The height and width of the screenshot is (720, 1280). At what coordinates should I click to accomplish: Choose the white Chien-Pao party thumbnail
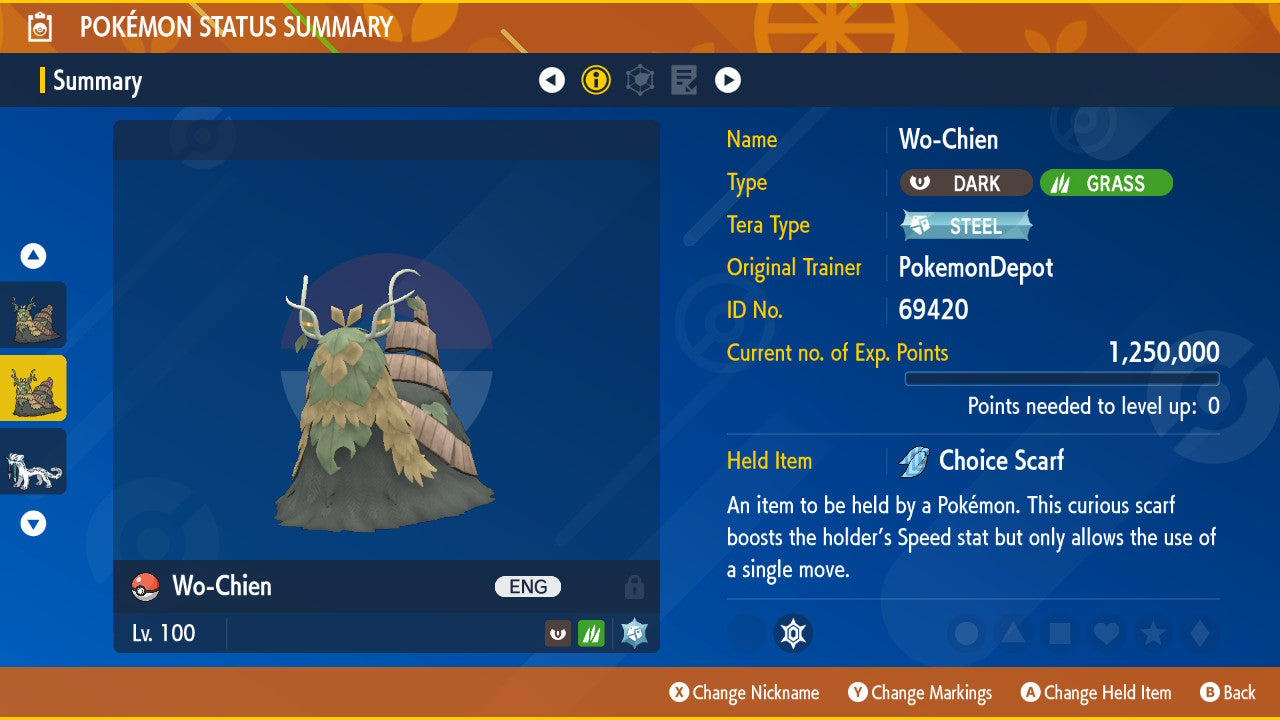pos(33,461)
